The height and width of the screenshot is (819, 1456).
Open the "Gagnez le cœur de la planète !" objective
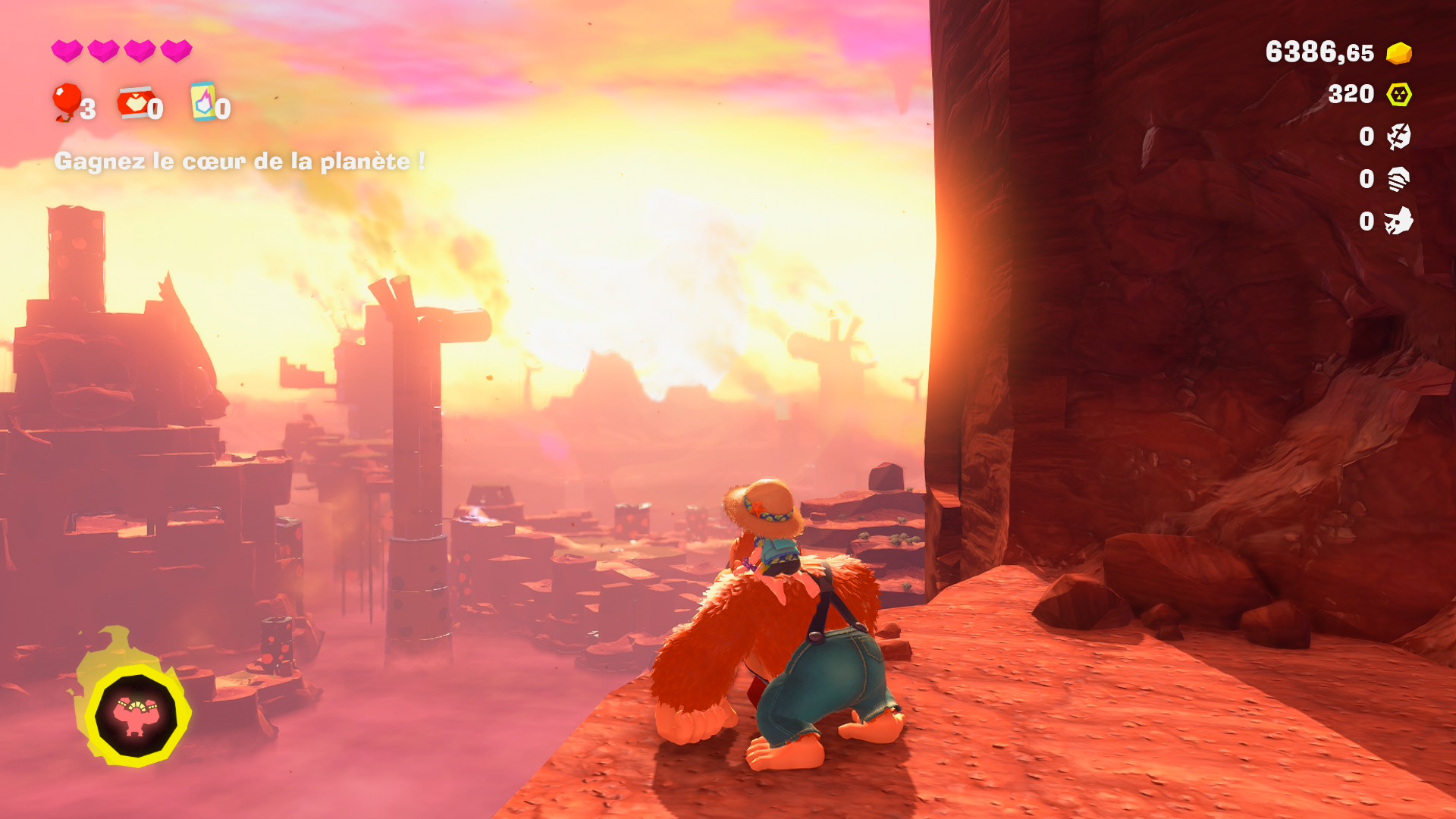tap(239, 161)
